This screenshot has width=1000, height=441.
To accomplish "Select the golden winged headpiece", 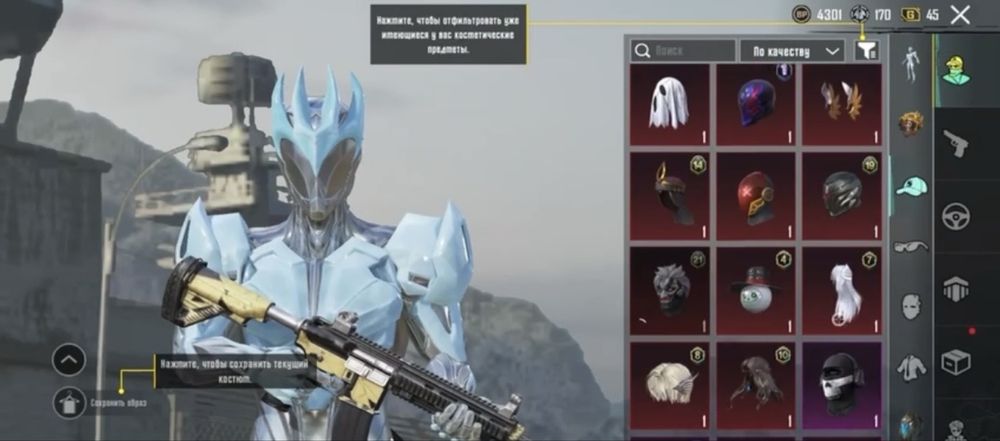I will 841,104.
